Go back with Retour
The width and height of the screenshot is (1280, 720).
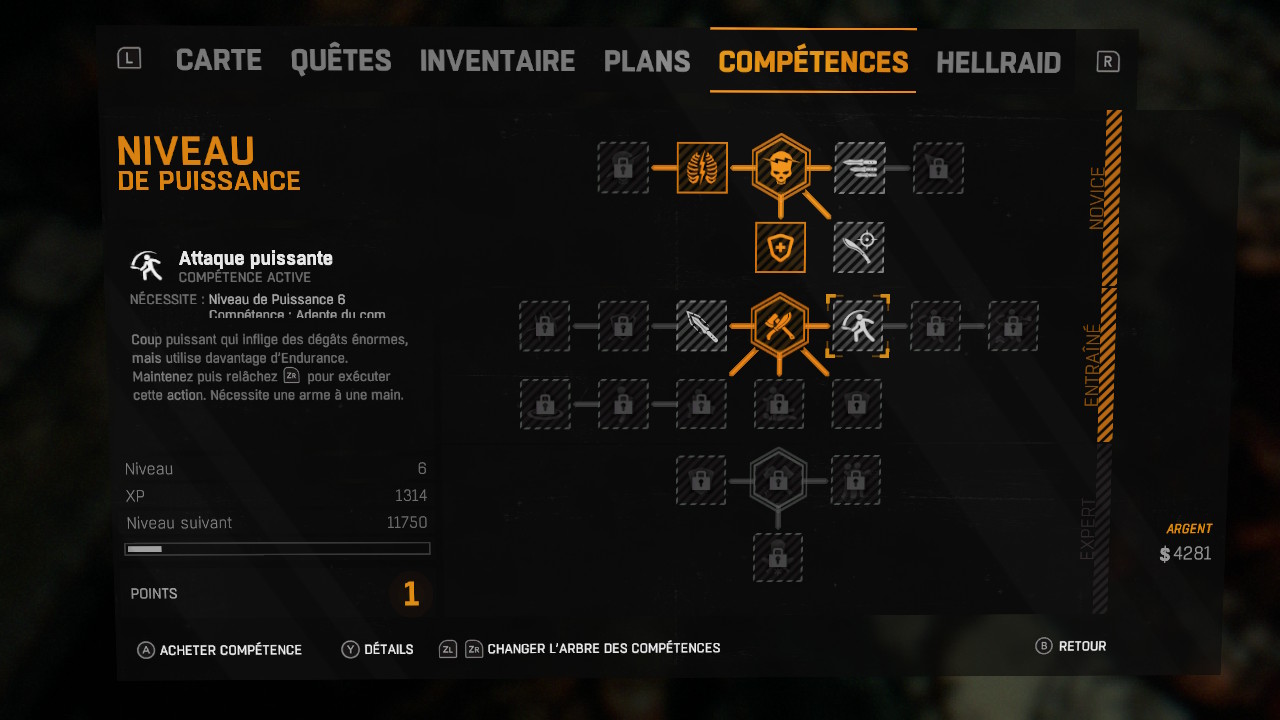pyautogui.click(x=1071, y=646)
